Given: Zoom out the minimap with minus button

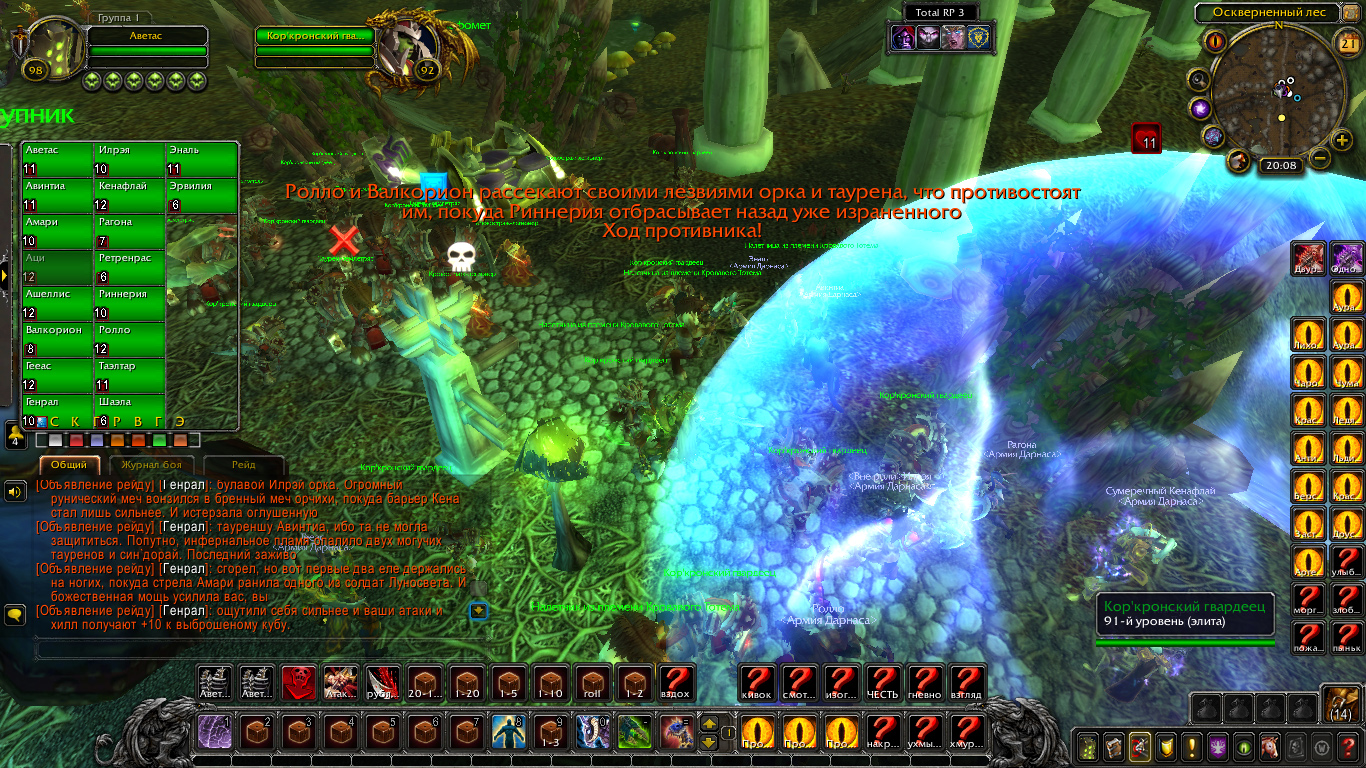Looking at the screenshot, I should click(x=1319, y=158).
